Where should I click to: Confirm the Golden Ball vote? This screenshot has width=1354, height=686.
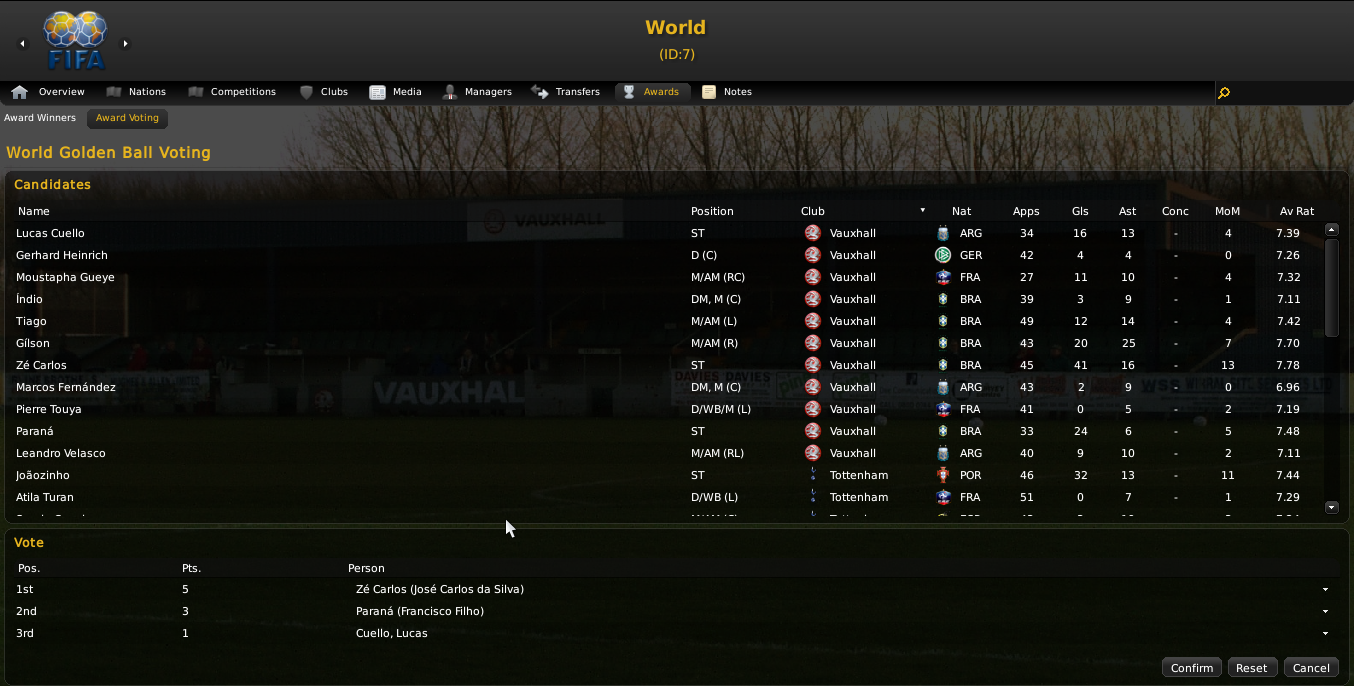pos(1191,668)
